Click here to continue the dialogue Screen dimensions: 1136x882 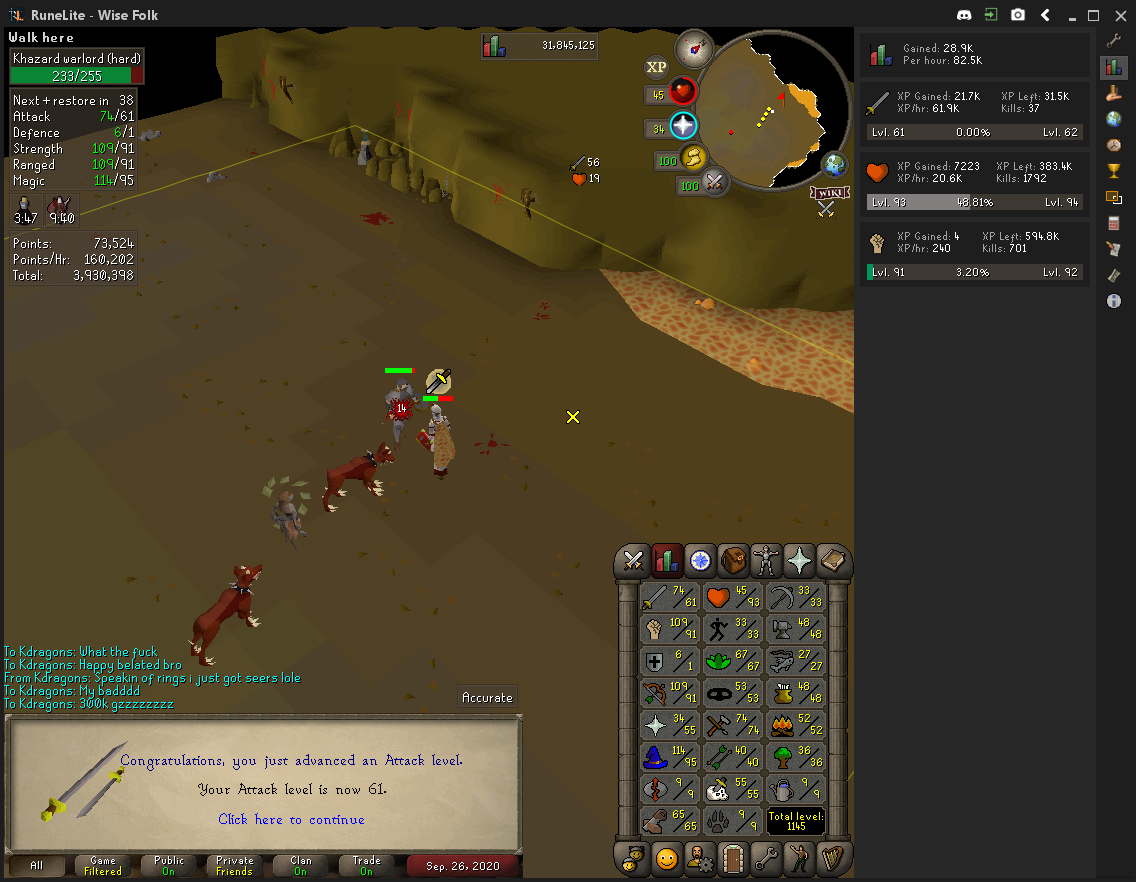coord(291,819)
